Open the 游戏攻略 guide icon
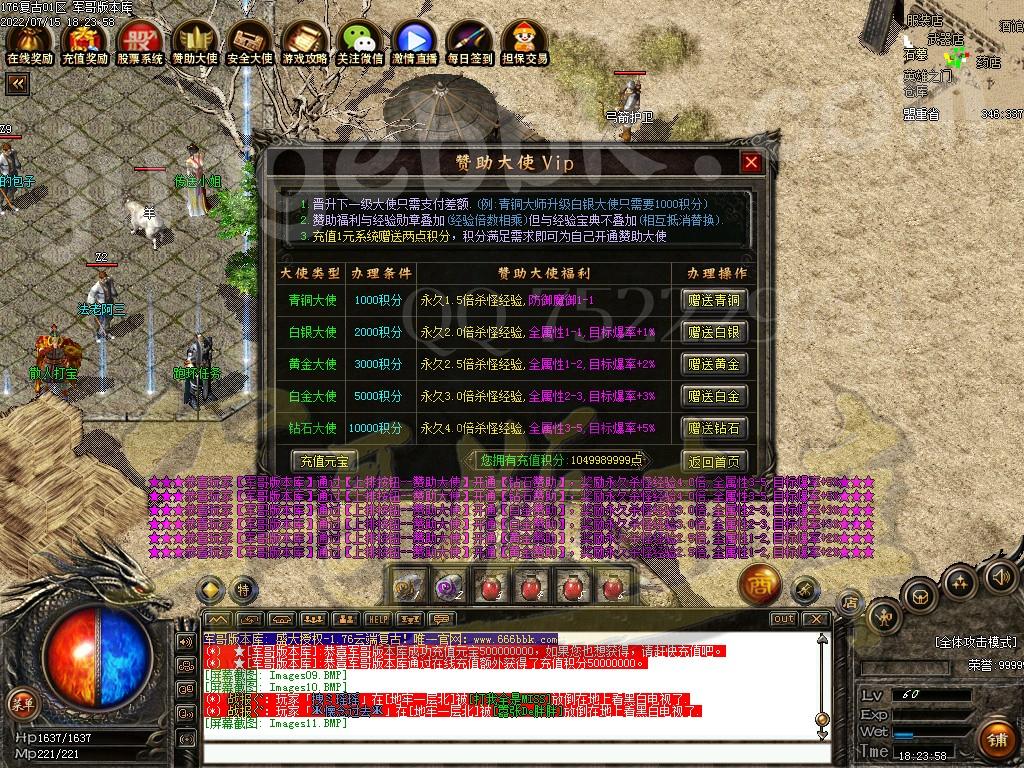 (x=305, y=43)
